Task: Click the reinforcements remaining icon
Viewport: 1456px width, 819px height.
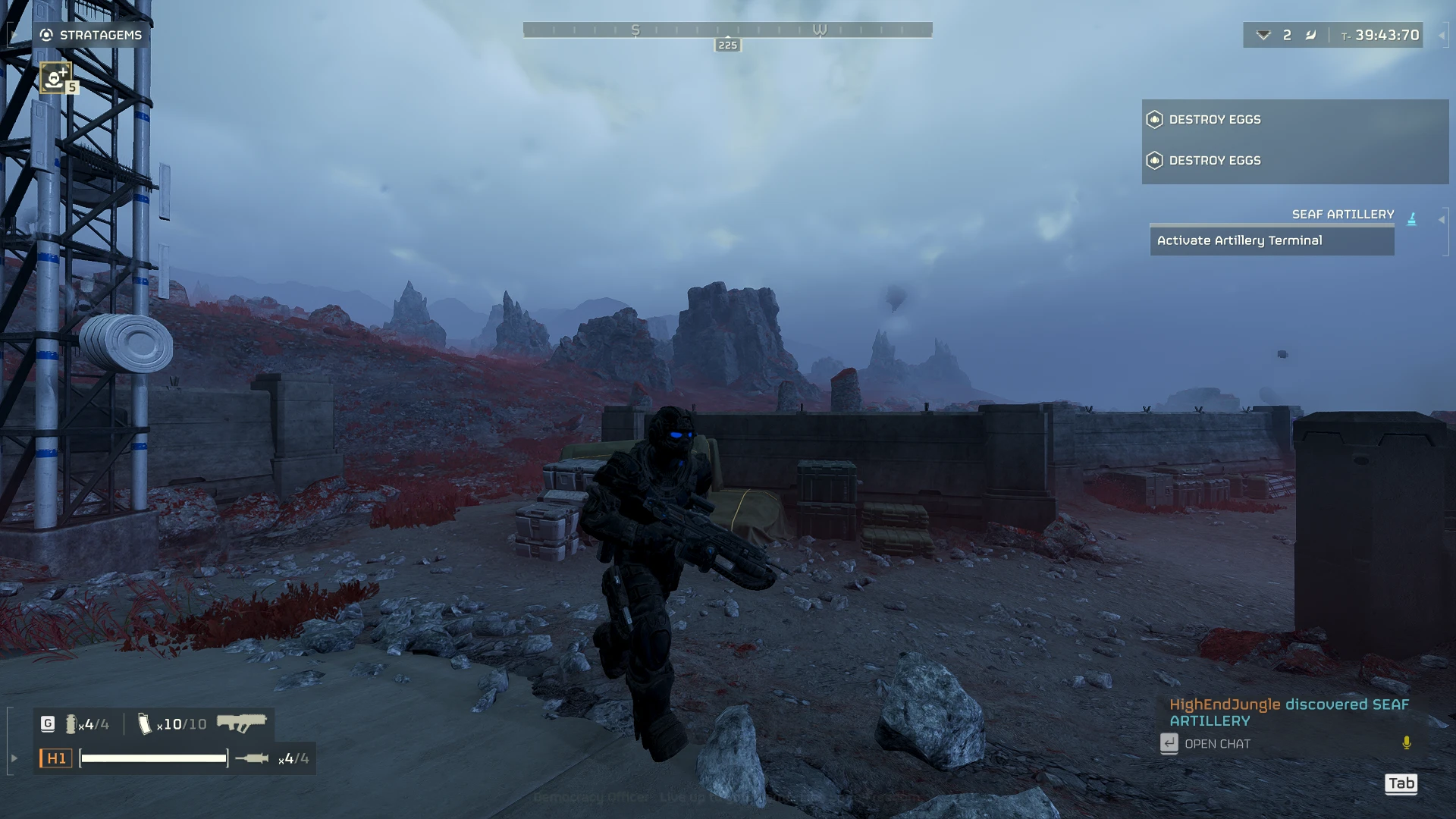Action: [1263, 35]
